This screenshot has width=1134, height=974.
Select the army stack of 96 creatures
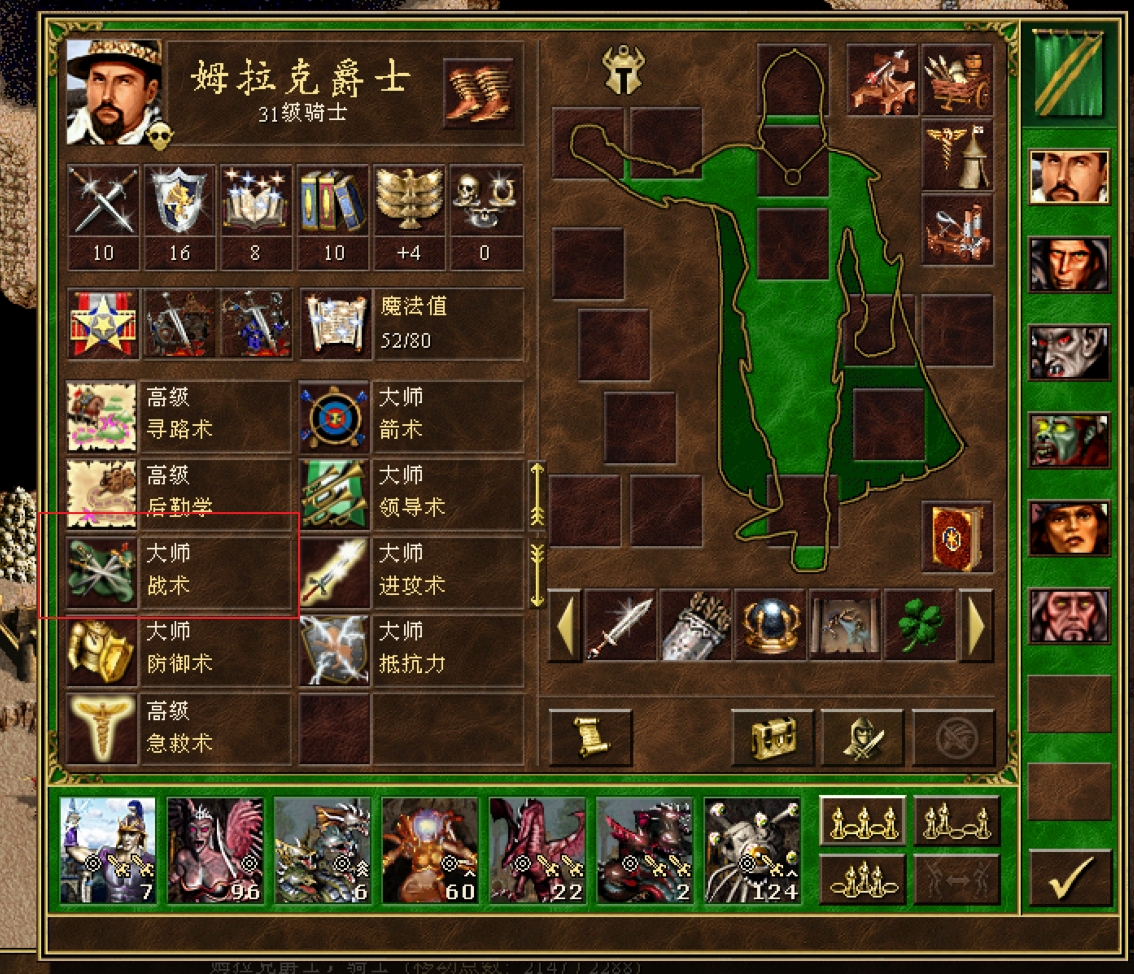coord(216,850)
